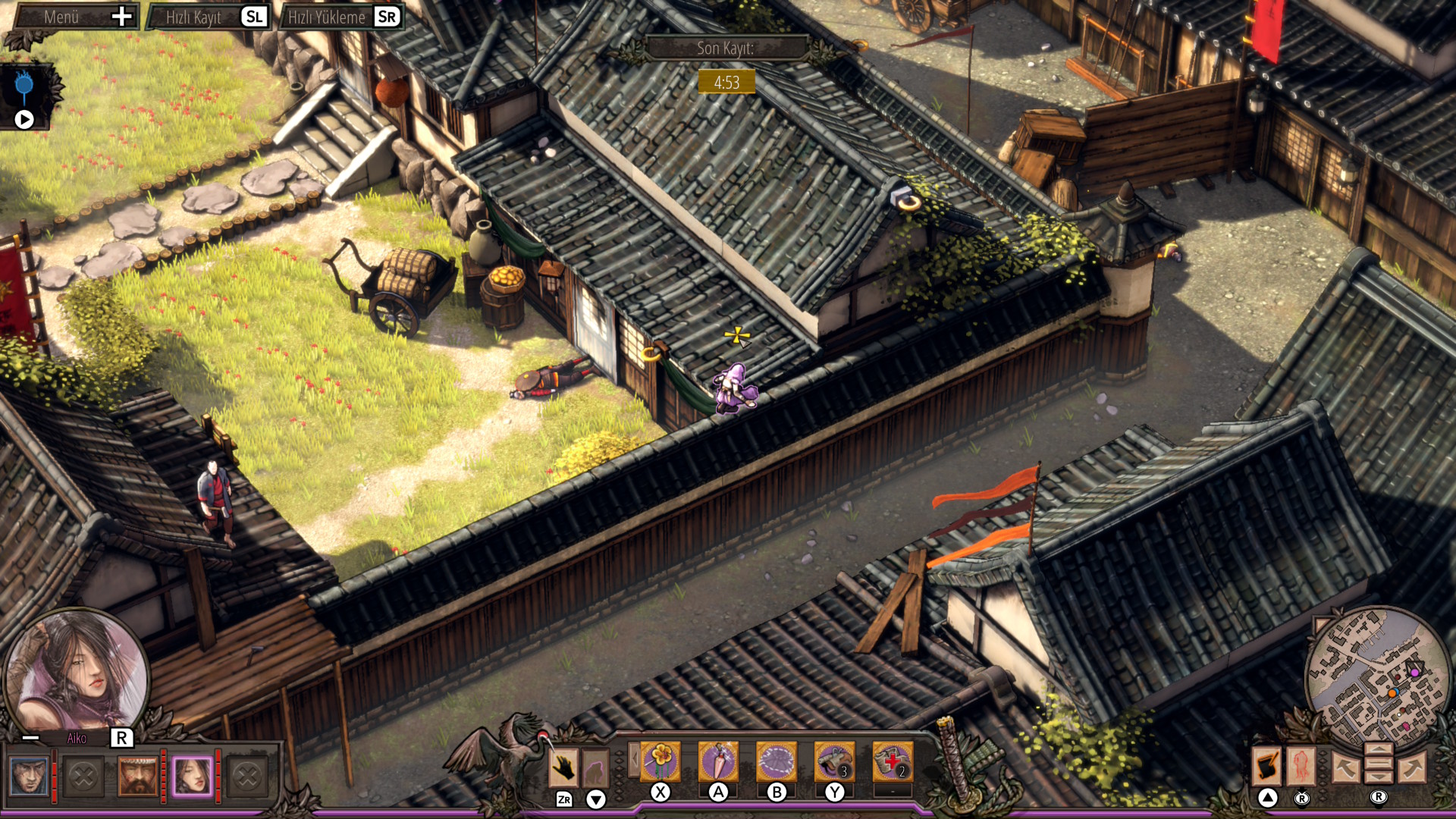Screen dimensions: 1456x819
Task: Open the Menü button
Action: point(76,17)
